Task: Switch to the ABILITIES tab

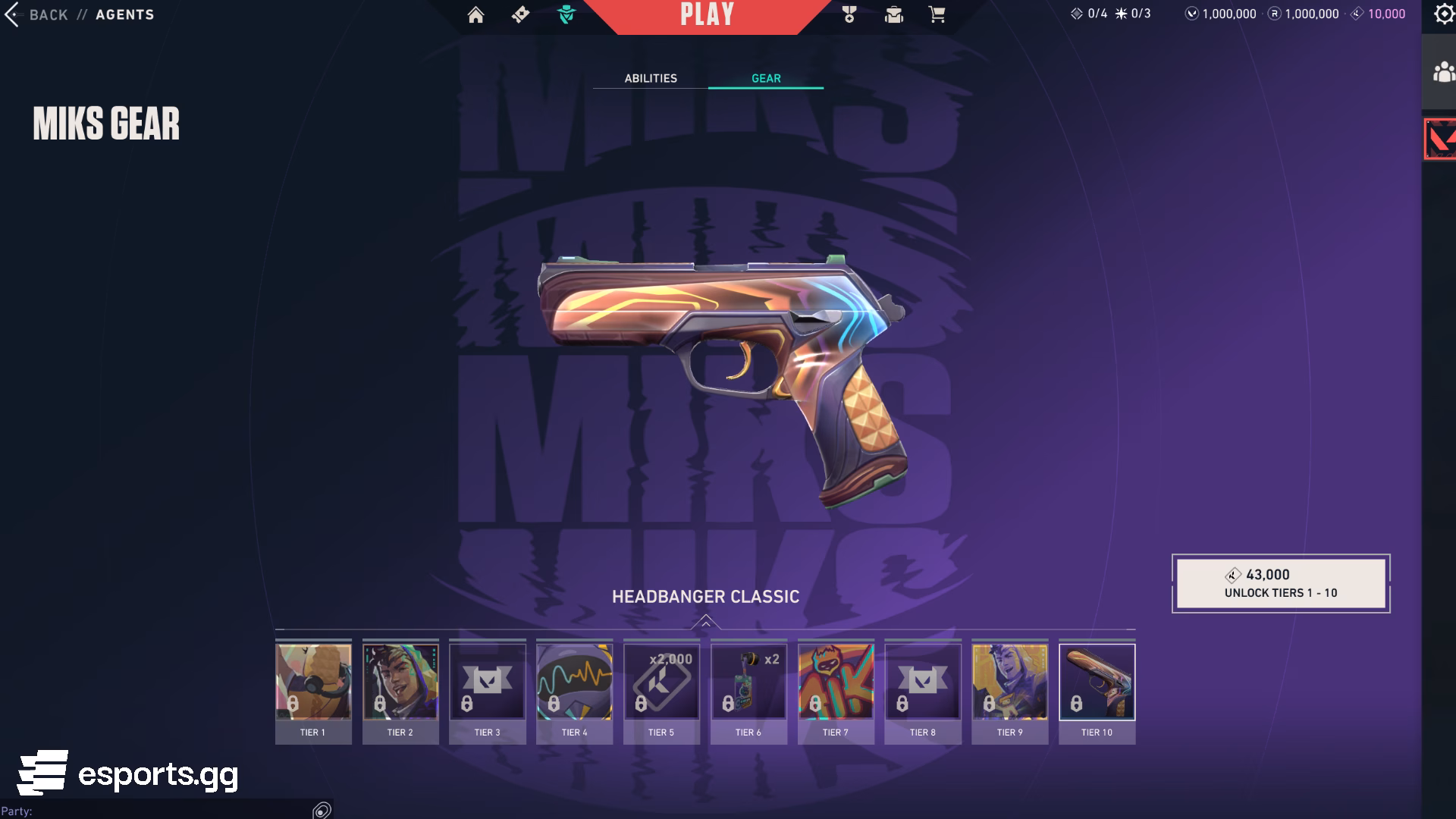Action: coord(651,77)
